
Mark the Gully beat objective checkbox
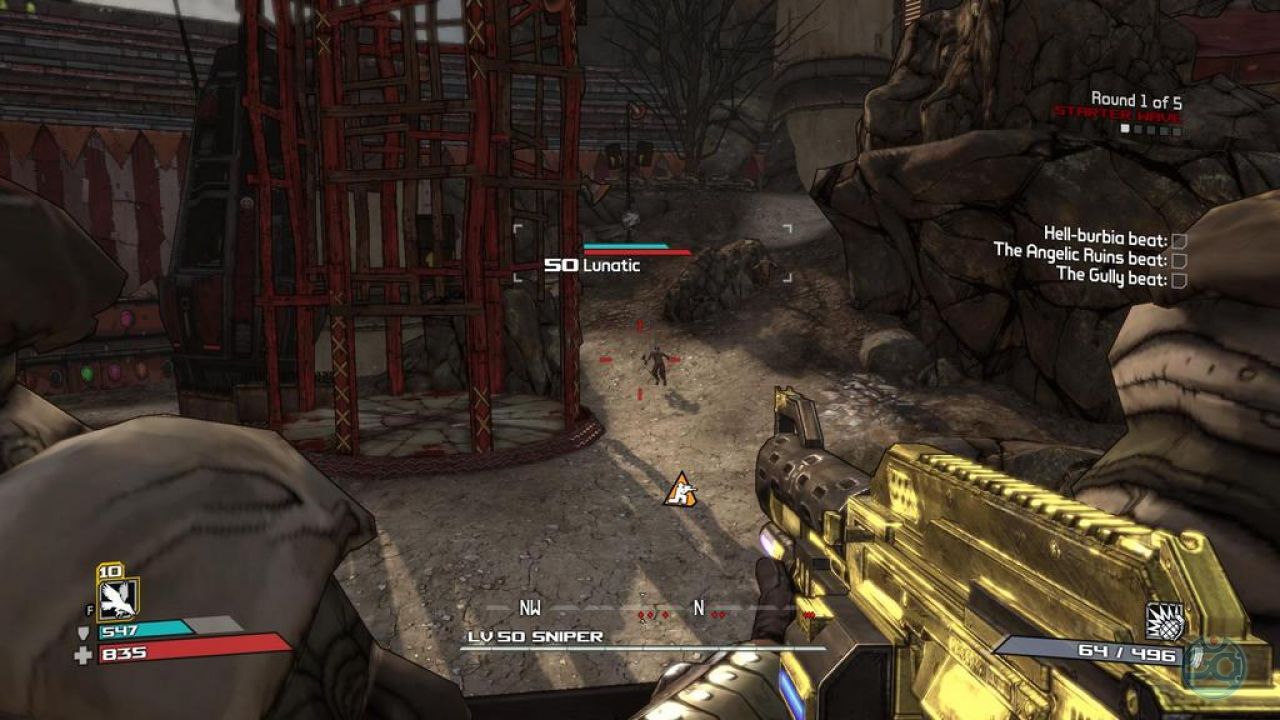pyautogui.click(x=1179, y=280)
